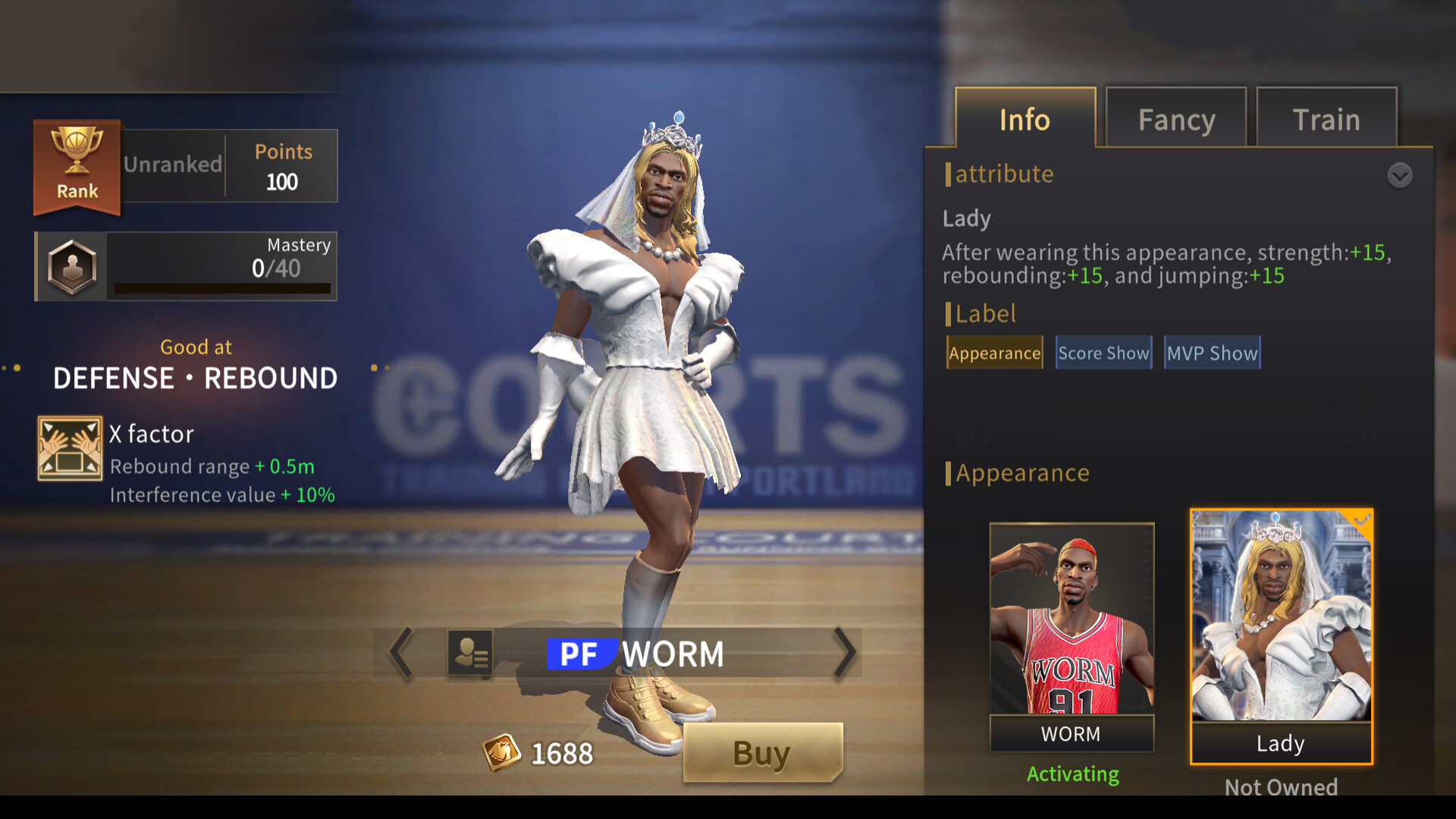Expand the Appearance section header
The height and width of the screenshot is (819, 1456).
point(1022,472)
